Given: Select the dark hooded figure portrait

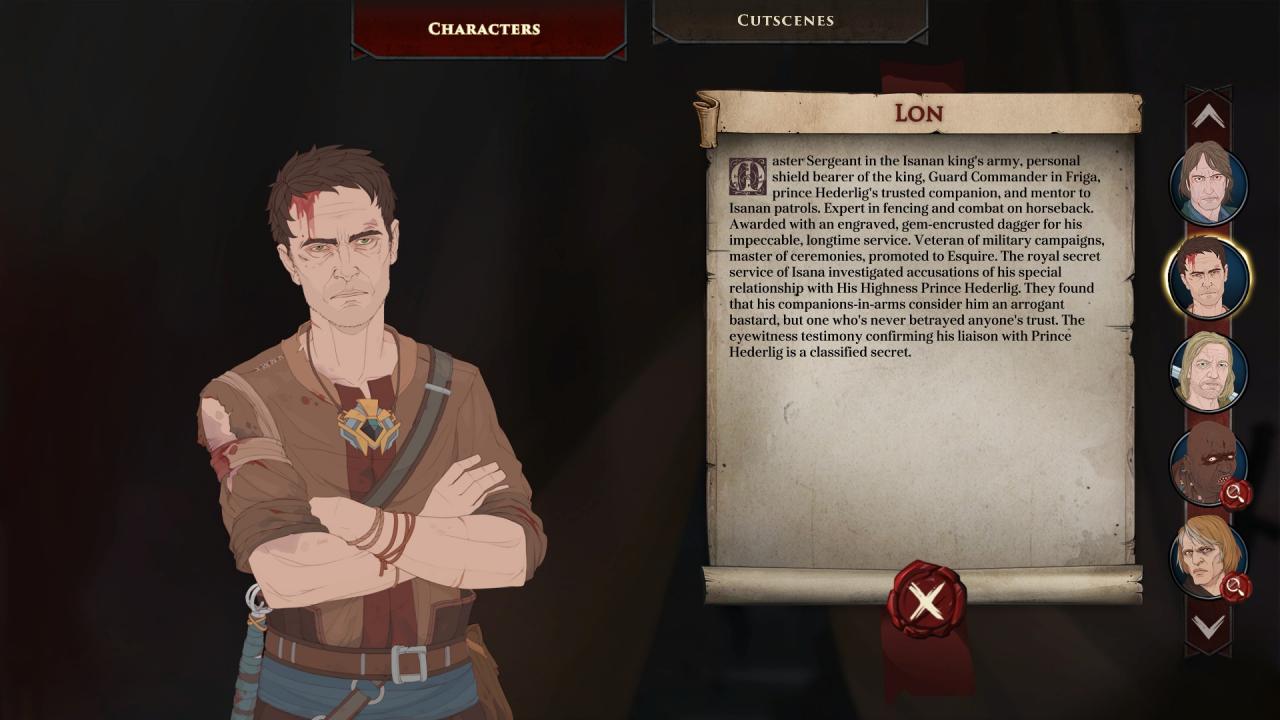Looking at the screenshot, I should (1208, 464).
